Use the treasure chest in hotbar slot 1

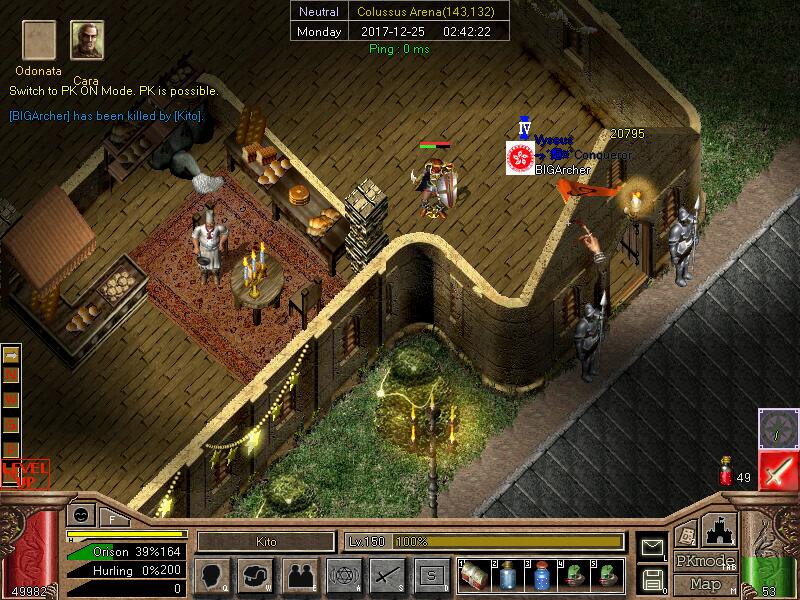476,575
